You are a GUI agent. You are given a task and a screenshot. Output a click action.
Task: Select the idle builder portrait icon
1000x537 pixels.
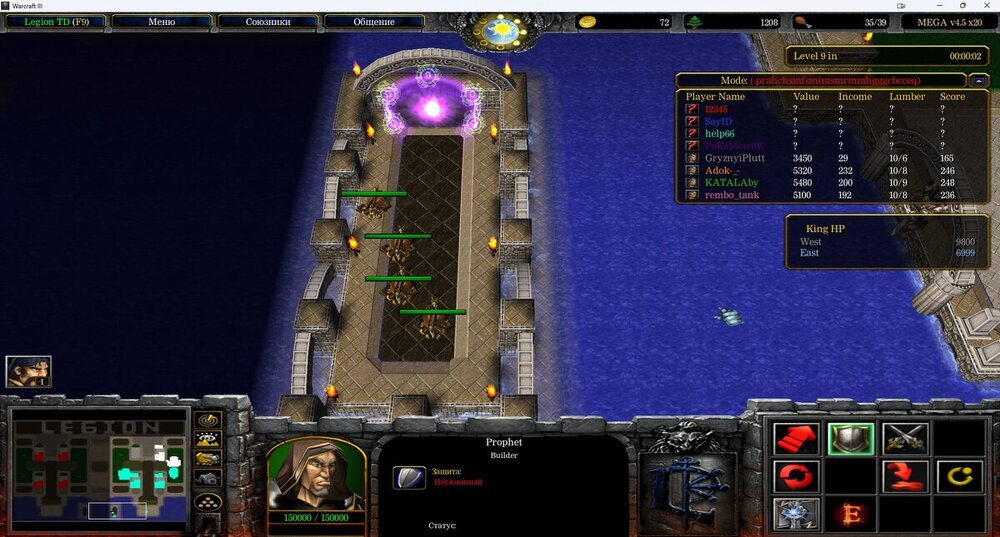[28, 371]
